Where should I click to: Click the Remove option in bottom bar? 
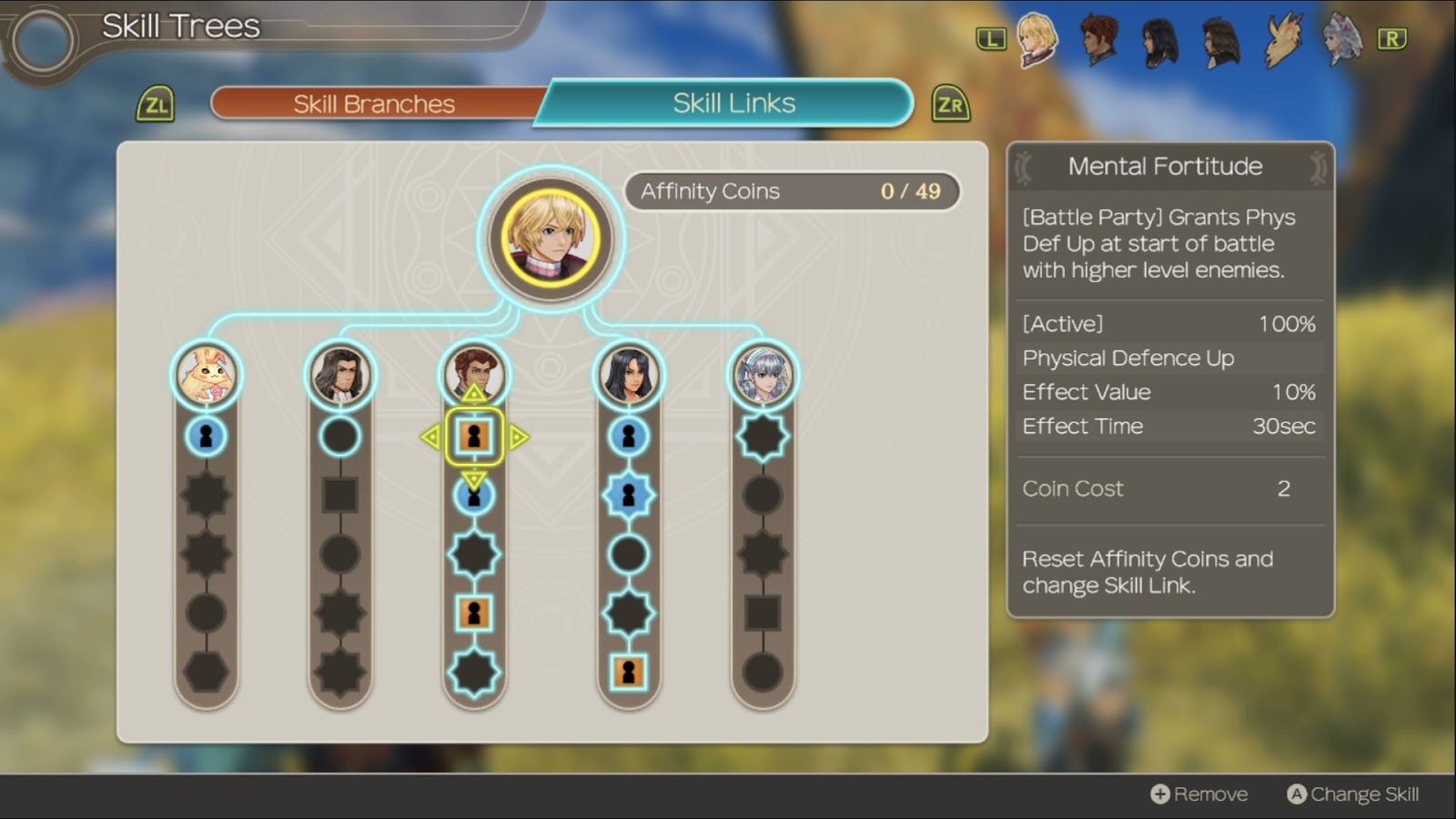coord(1199,794)
